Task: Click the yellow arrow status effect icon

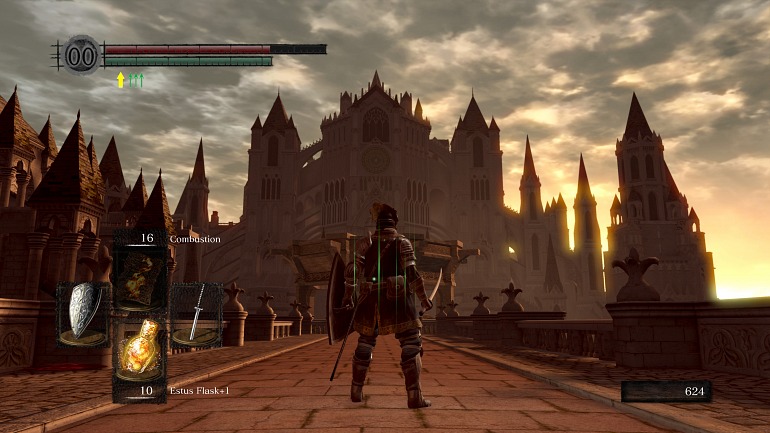Action: [x=121, y=80]
